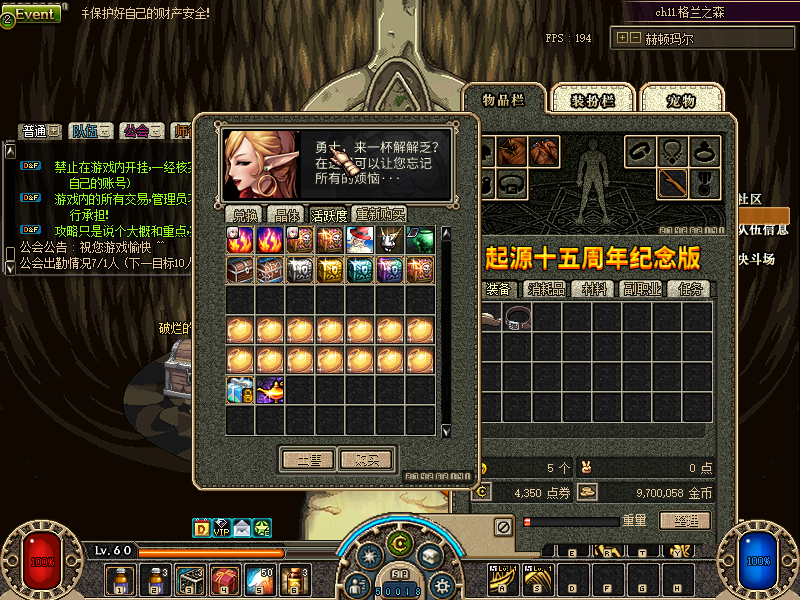Open the 重新购买 repurchase tab

[x=380, y=214]
